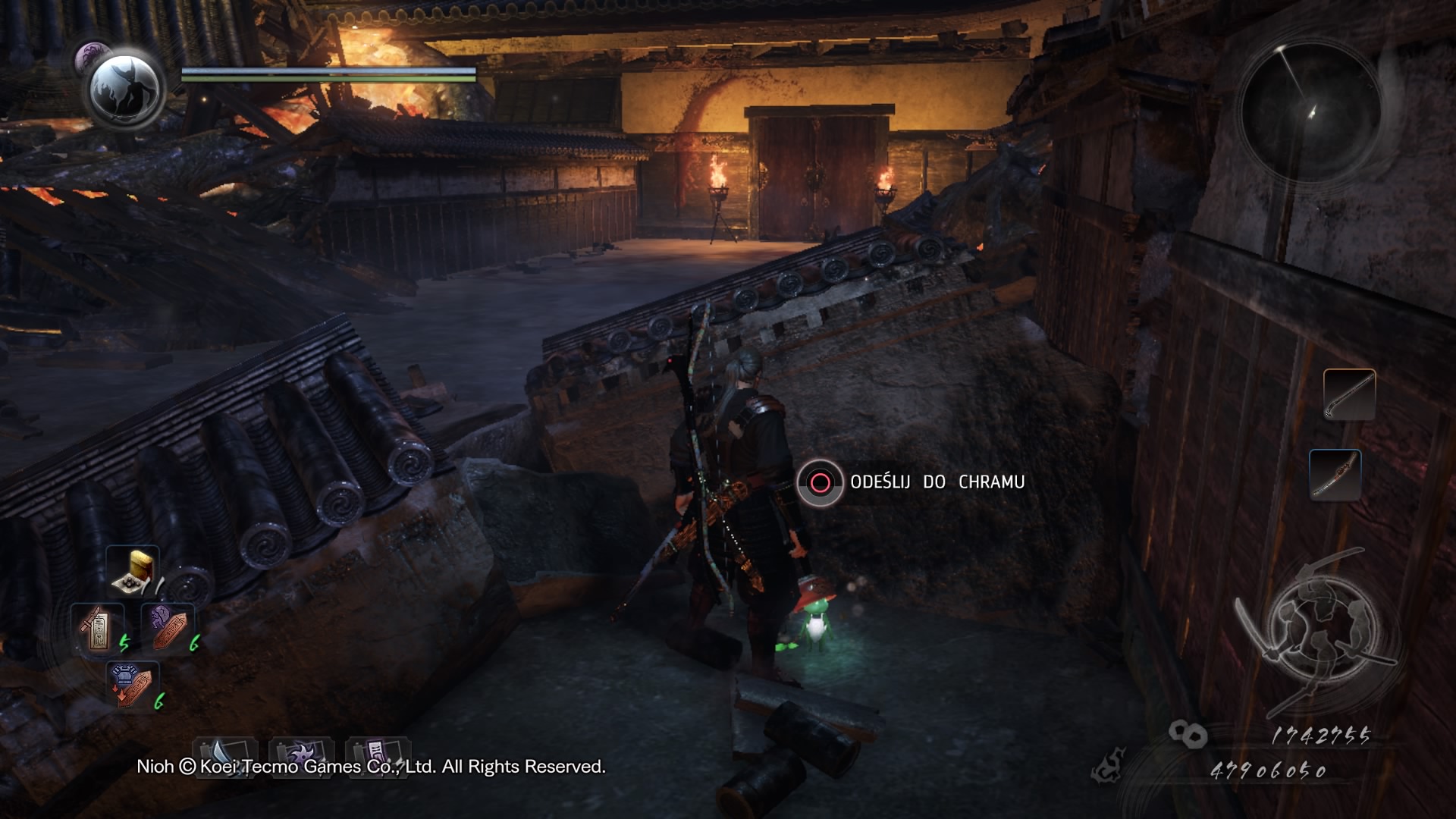Select the small purple spirit emblem
This screenshot has width=1456, height=819.
[x=93, y=56]
